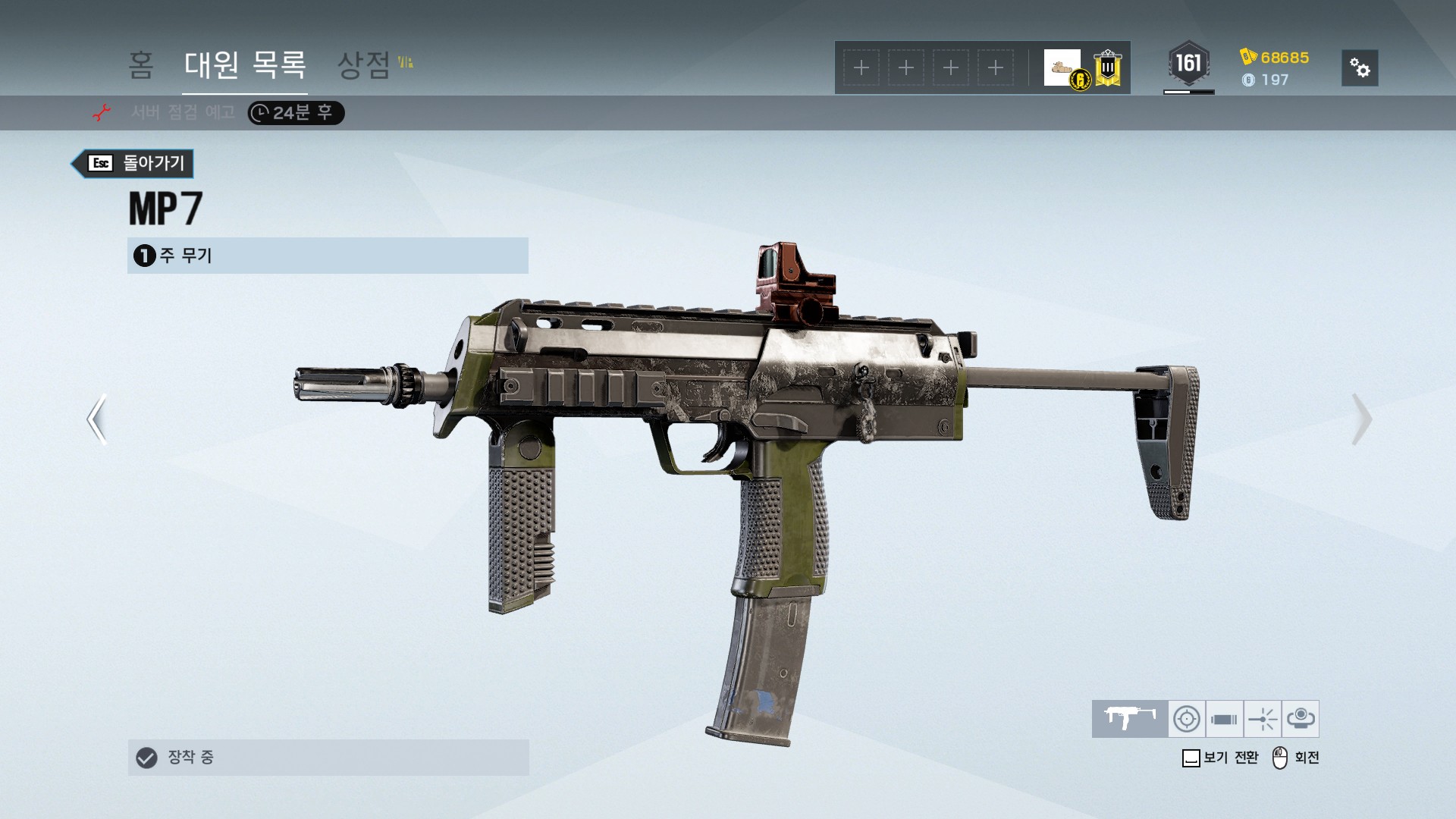
Task: Select the weapon silhouette view icon
Action: (x=1129, y=718)
